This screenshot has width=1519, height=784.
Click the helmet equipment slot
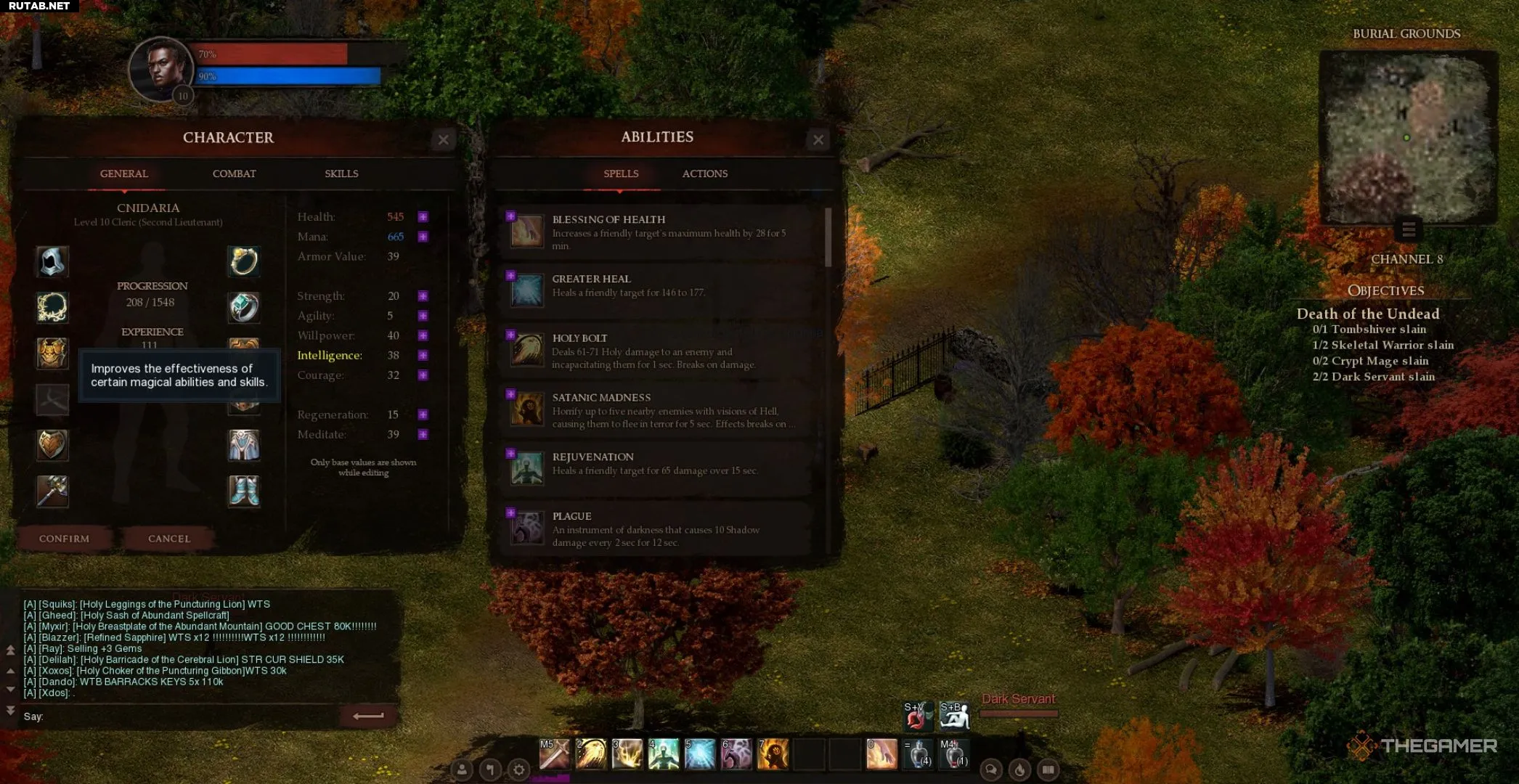pos(52,261)
